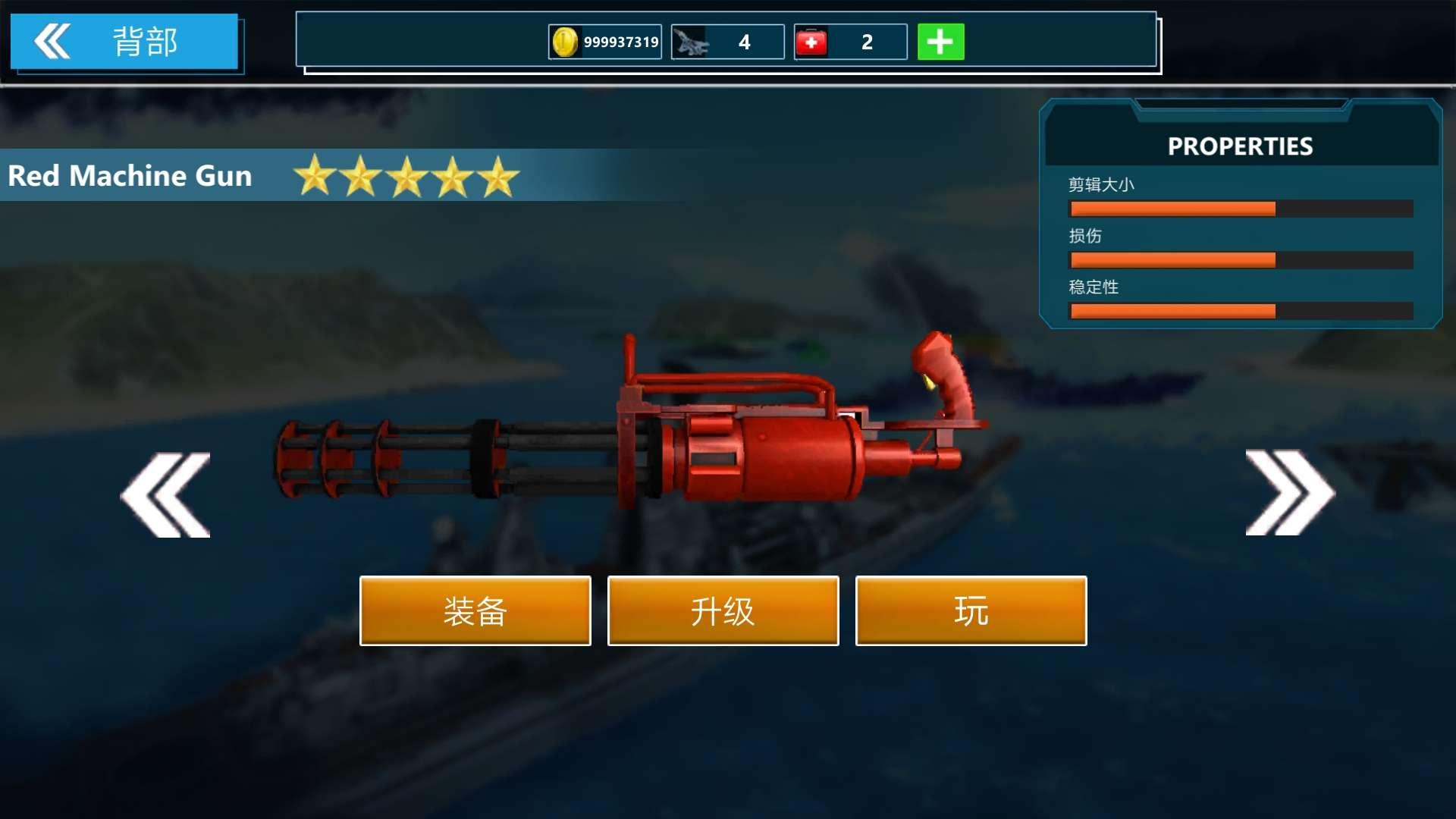This screenshot has height=819, width=1456.
Task: Go back using the 背部 button
Action: 124,42
